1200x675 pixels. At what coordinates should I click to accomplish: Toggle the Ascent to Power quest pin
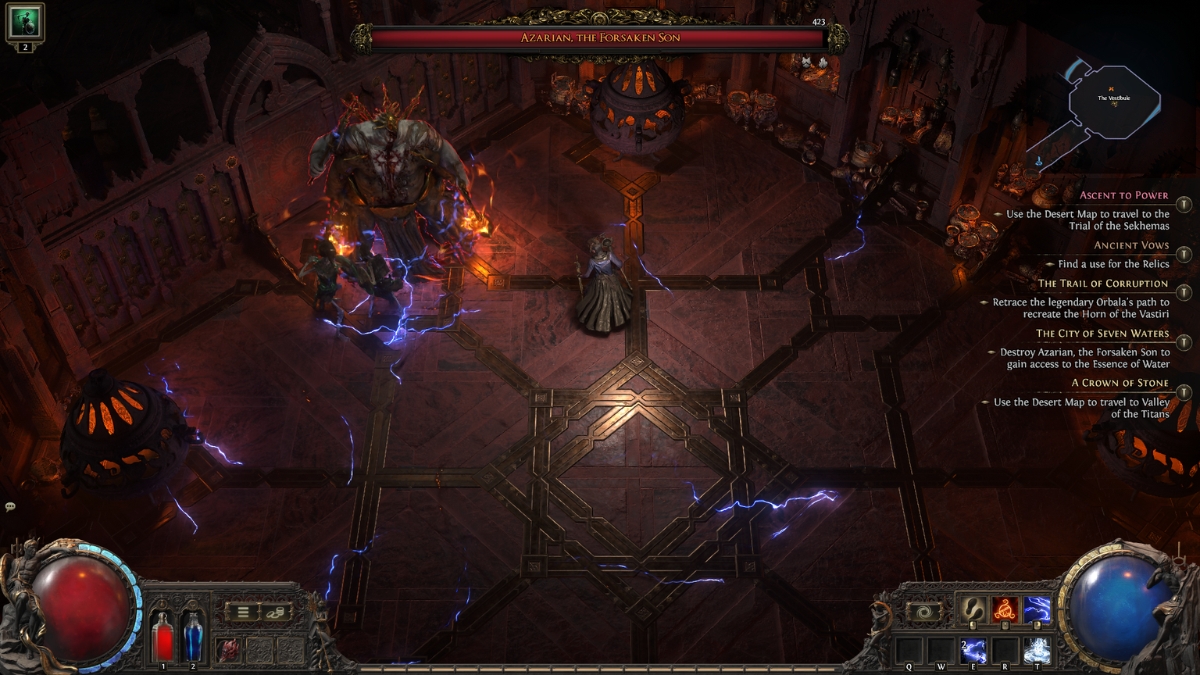coord(1184,204)
